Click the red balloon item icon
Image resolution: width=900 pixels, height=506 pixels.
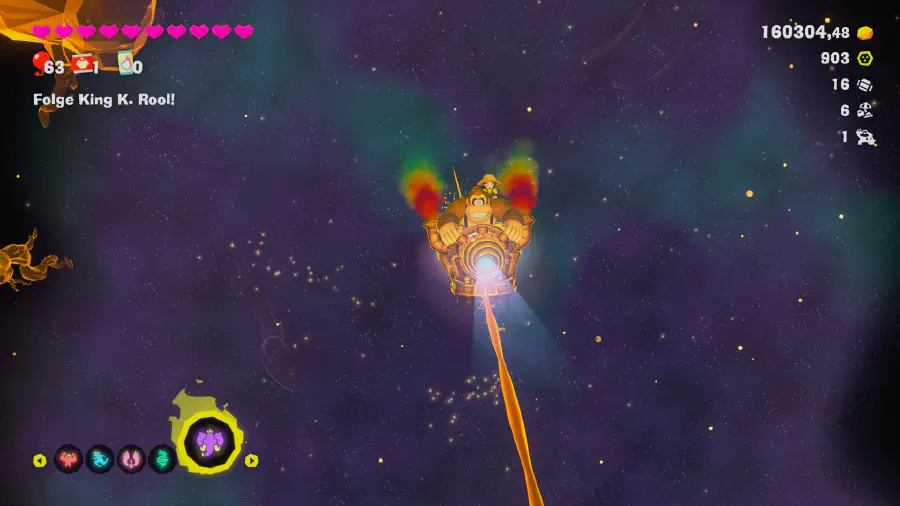point(39,64)
